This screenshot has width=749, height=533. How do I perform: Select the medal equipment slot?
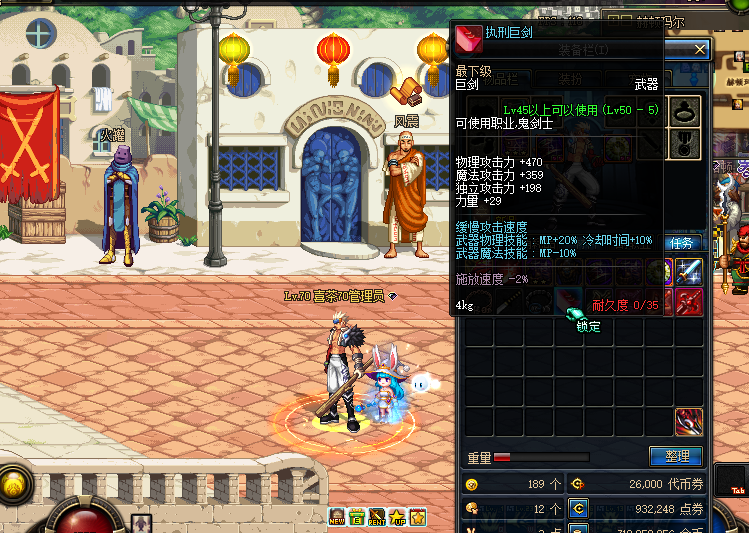686,141
